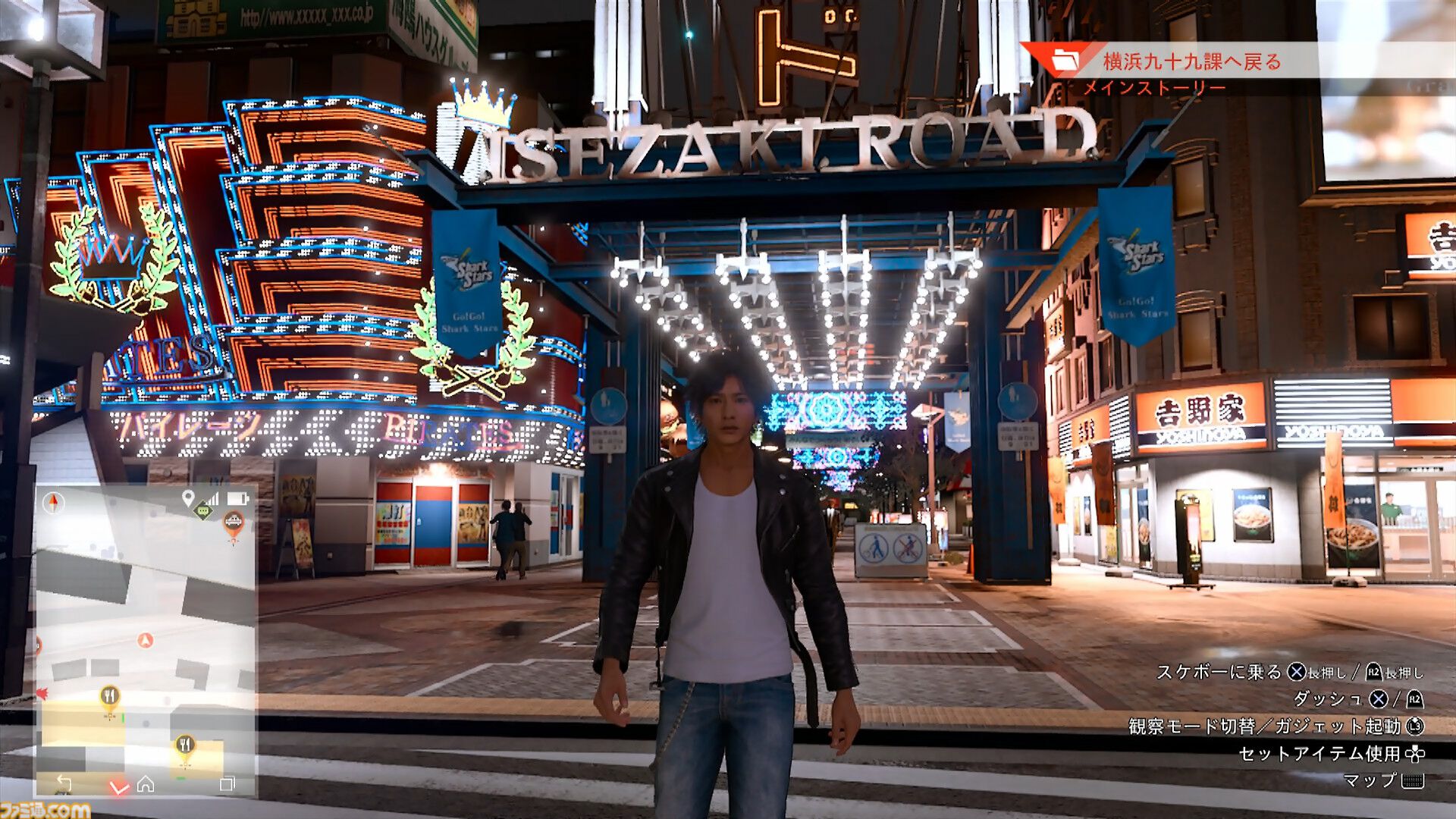
Task: Tap the phone's home button
Action: coord(146,784)
